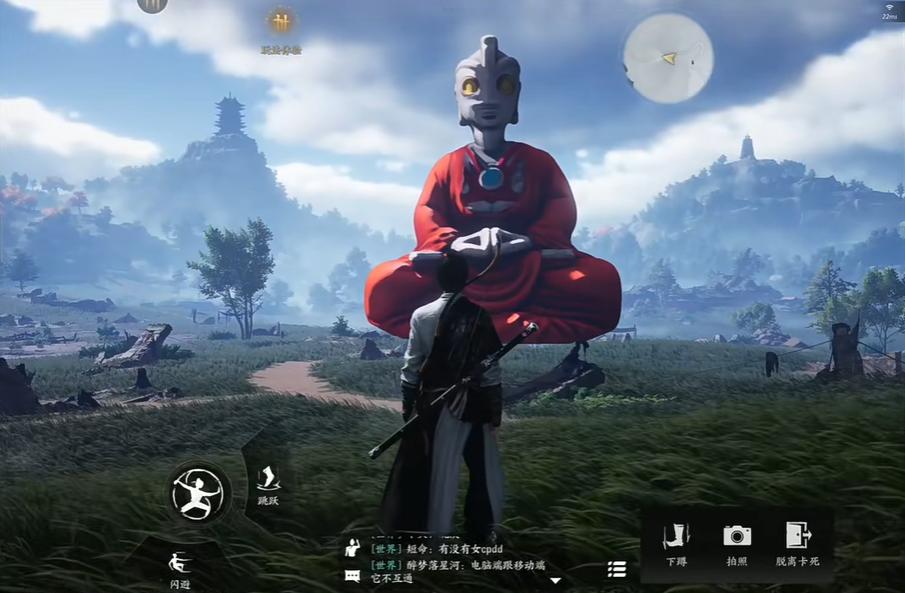
Task: Open the chat speech bubble icon
Action: tap(352, 575)
